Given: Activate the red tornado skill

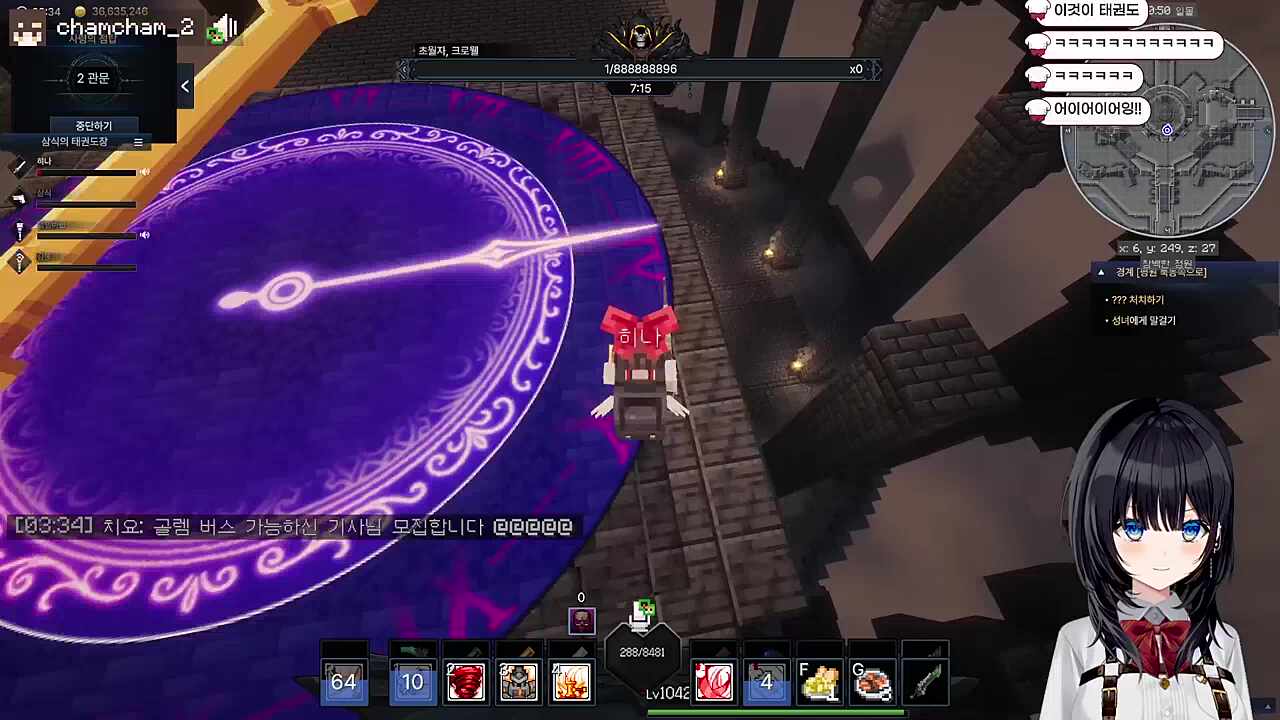Looking at the screenshot, I should pos(465,682).
